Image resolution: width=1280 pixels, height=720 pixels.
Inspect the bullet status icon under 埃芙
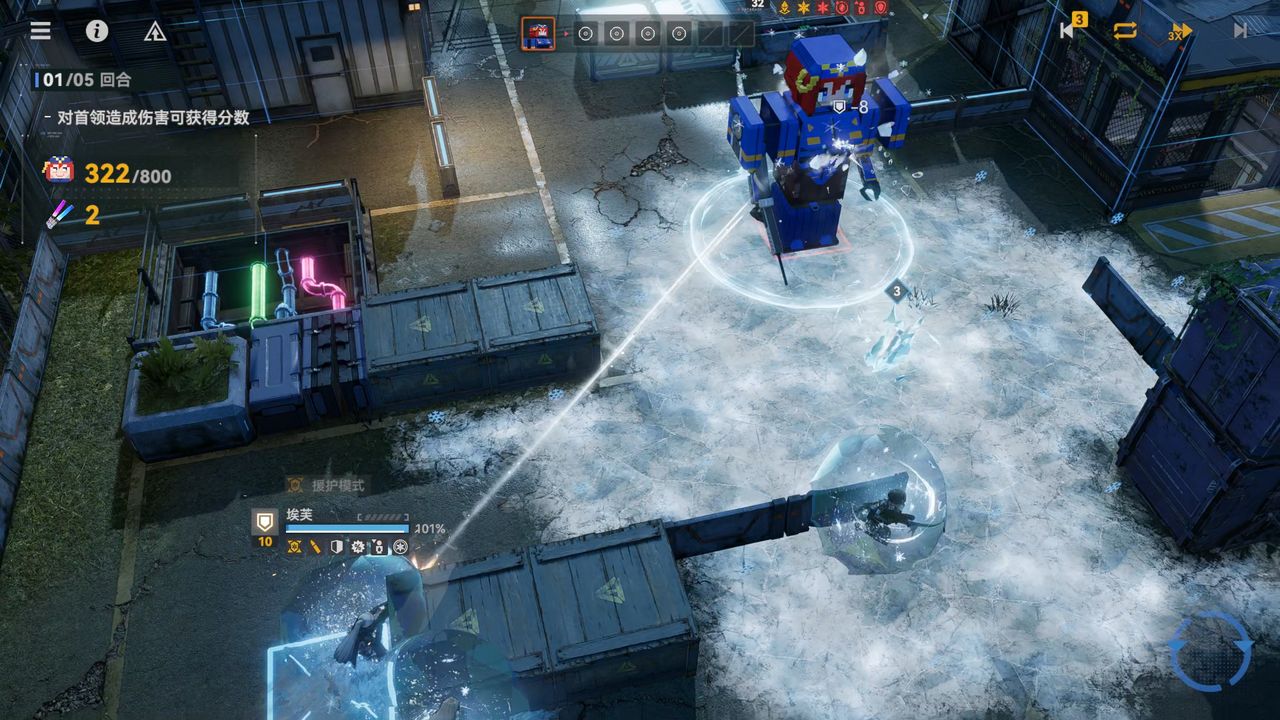315,547
